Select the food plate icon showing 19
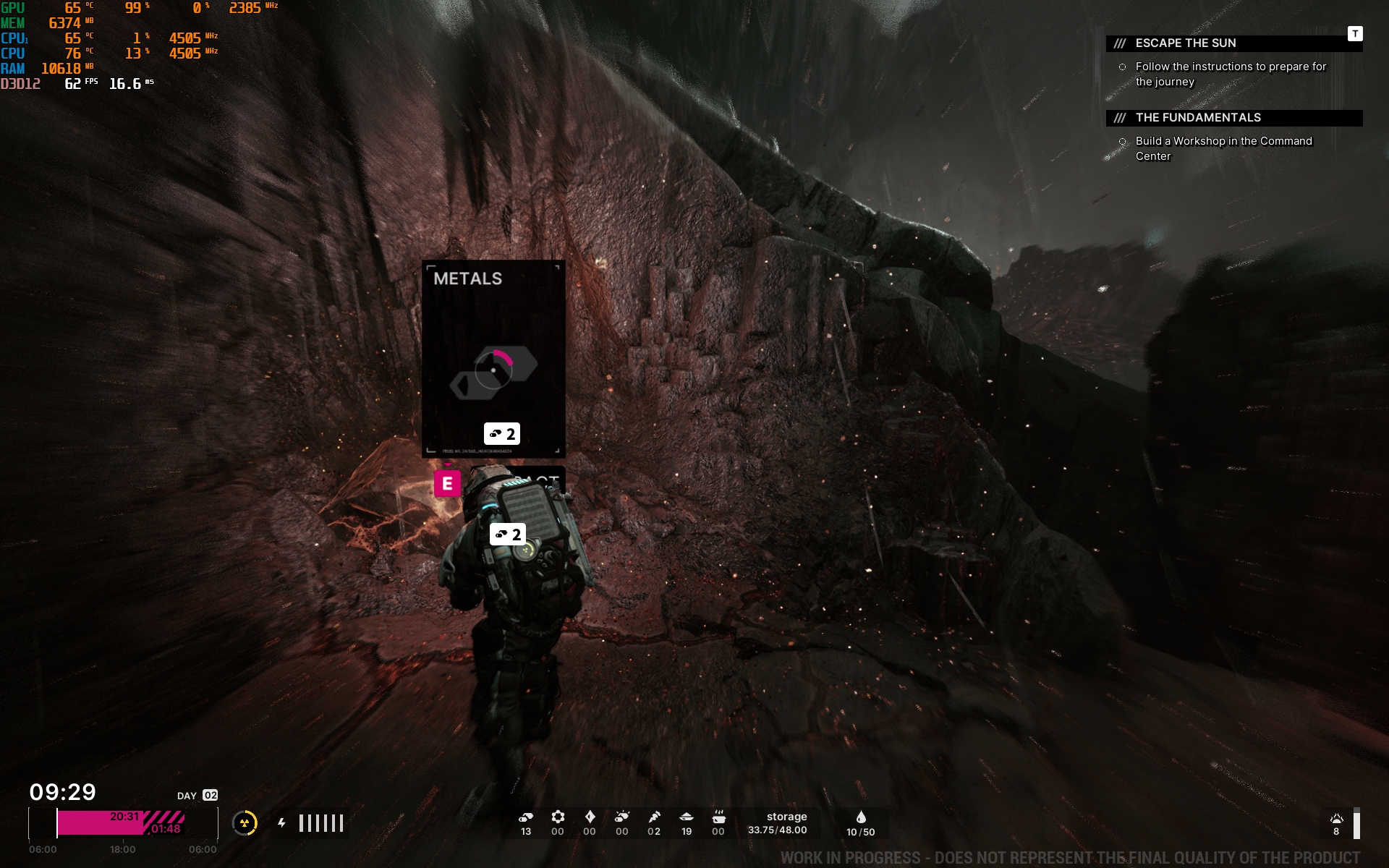Image resolution: width=1389 pixels, height=868 pixels. [x=687, y=817]
